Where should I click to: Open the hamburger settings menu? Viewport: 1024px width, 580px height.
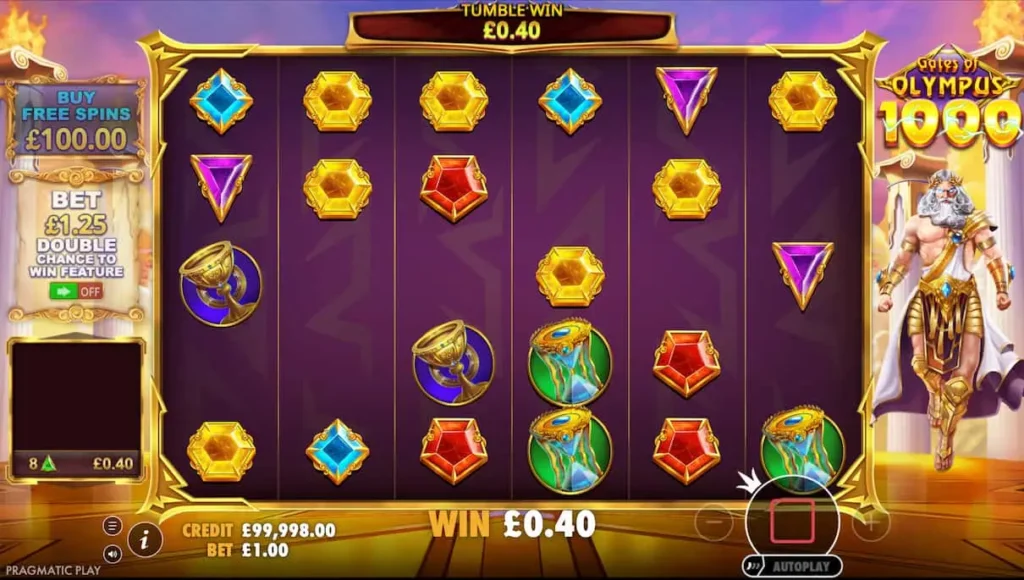113,526
